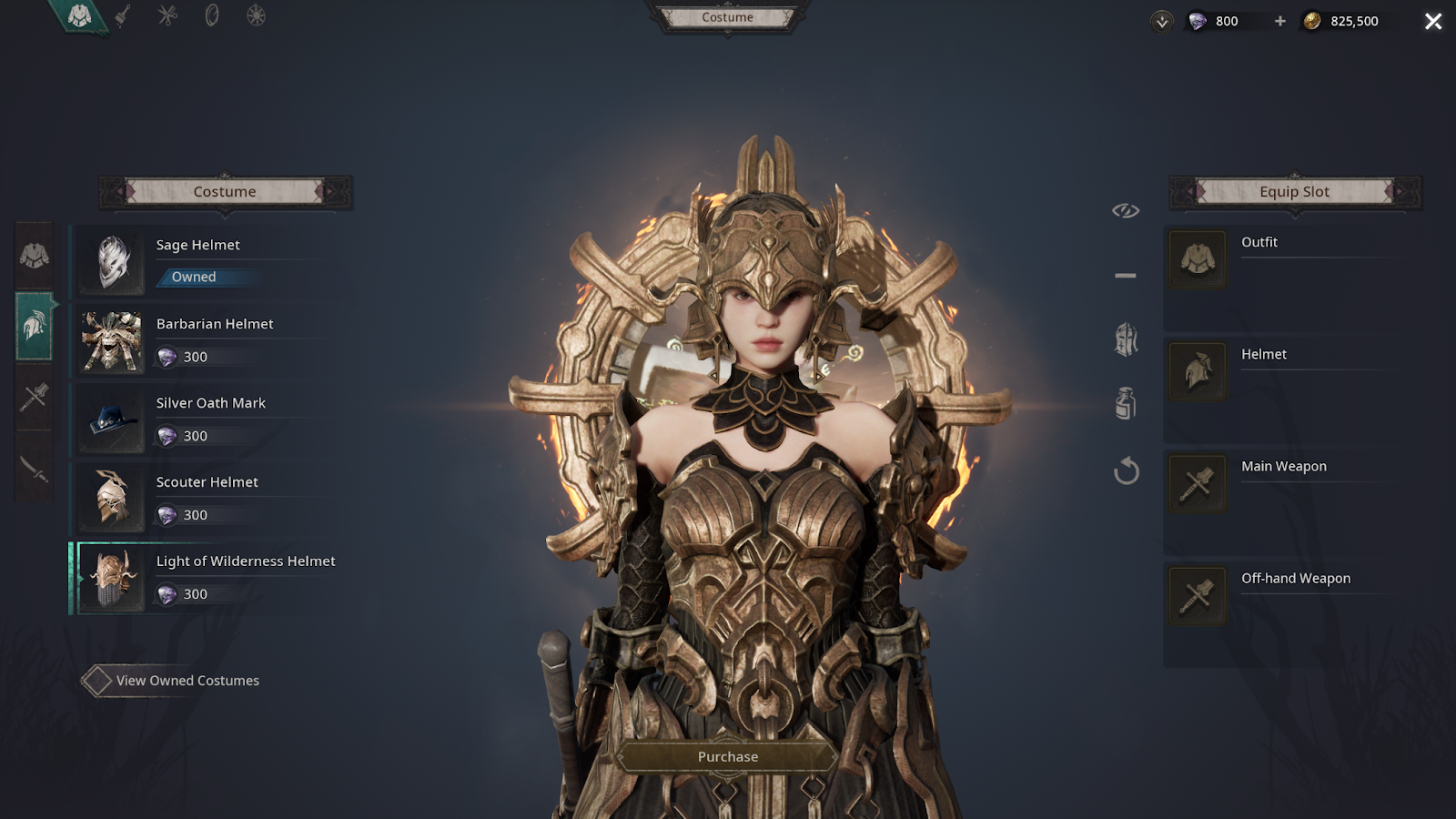Select the Silver Oath Mark costume
Screen dimensions: 1456x819
[209, 420]
